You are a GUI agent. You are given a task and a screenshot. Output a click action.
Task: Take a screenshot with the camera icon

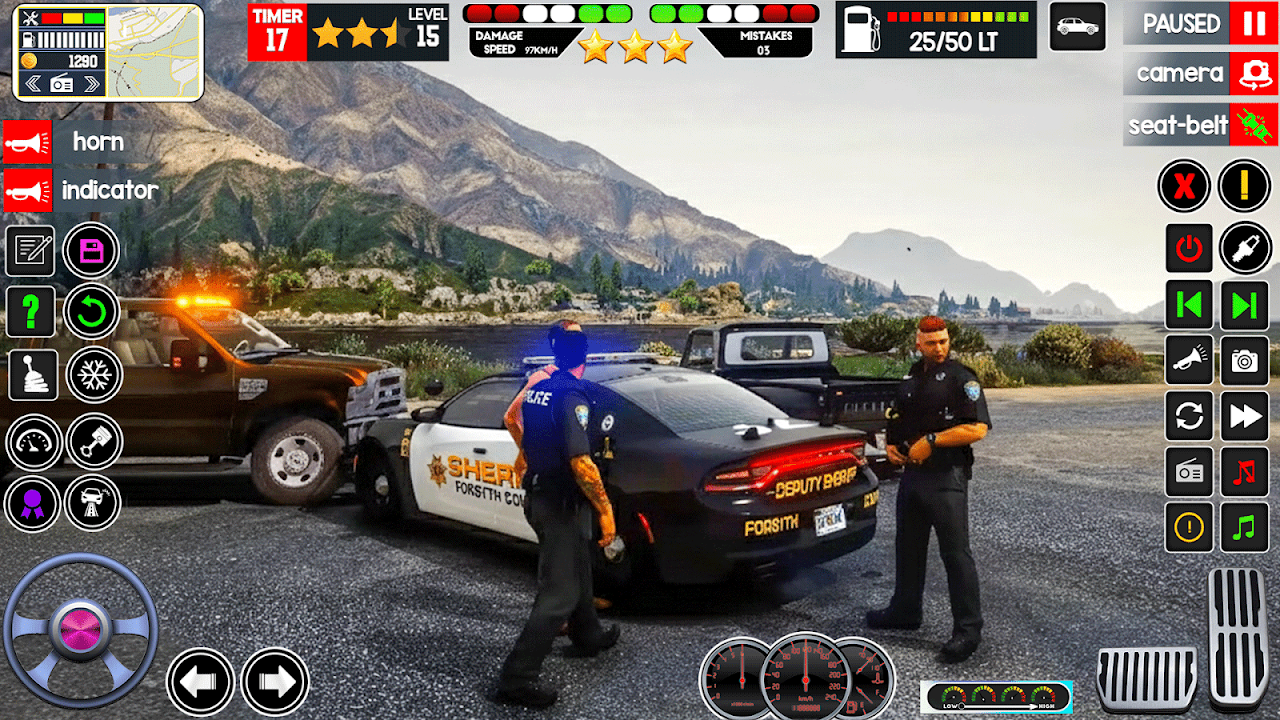pos(1245,361)
